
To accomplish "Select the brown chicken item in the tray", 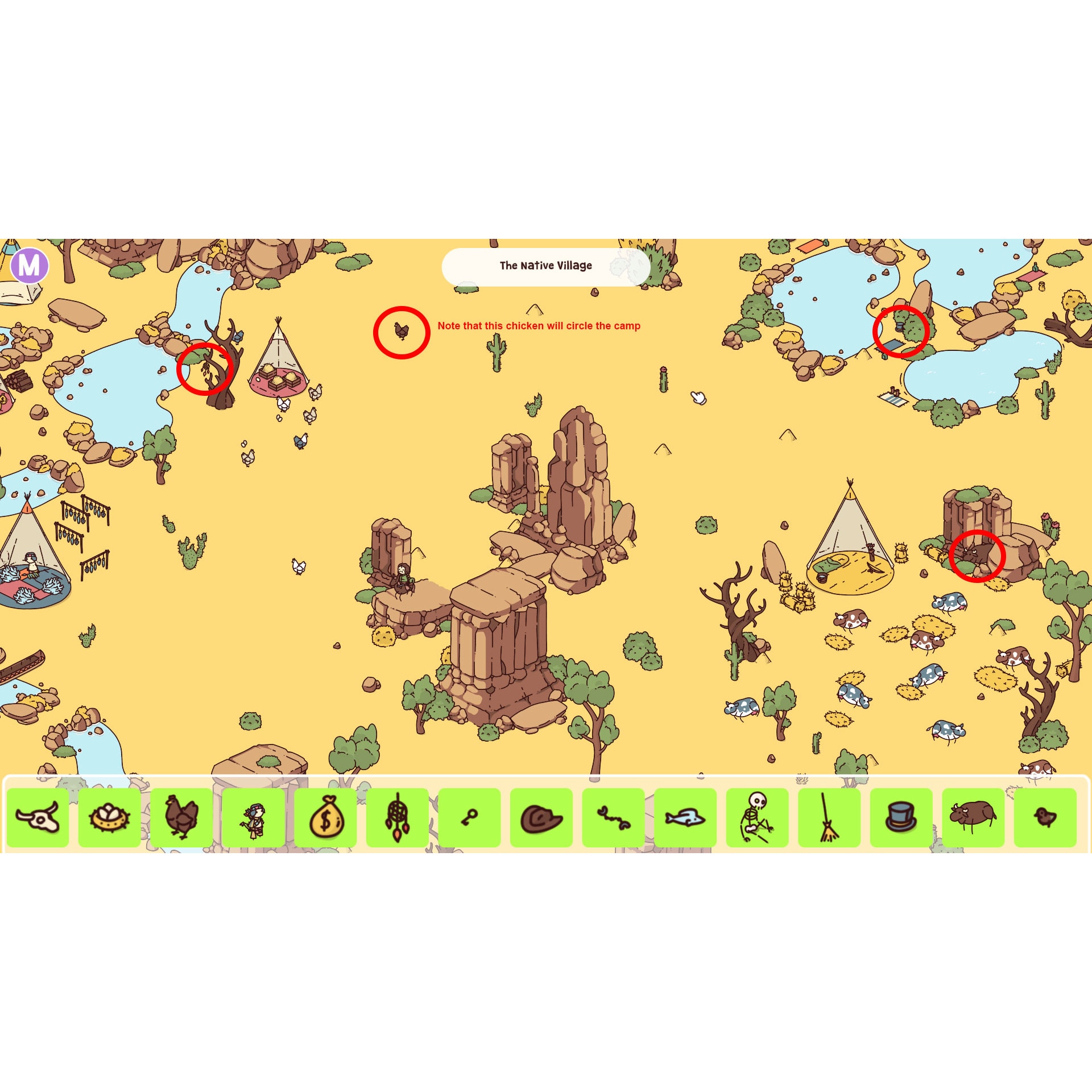I will tap(181, 817).
